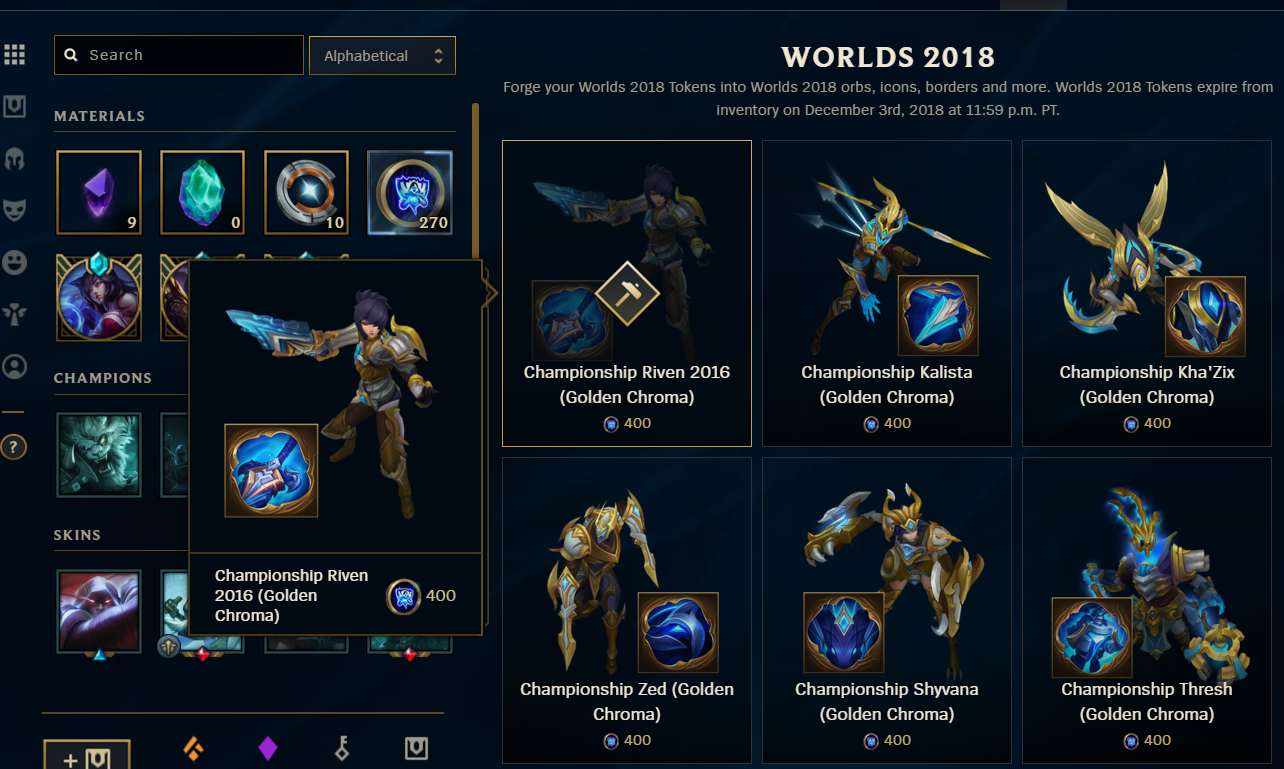Select the ward skins filter icon

[x=15, y=312]
